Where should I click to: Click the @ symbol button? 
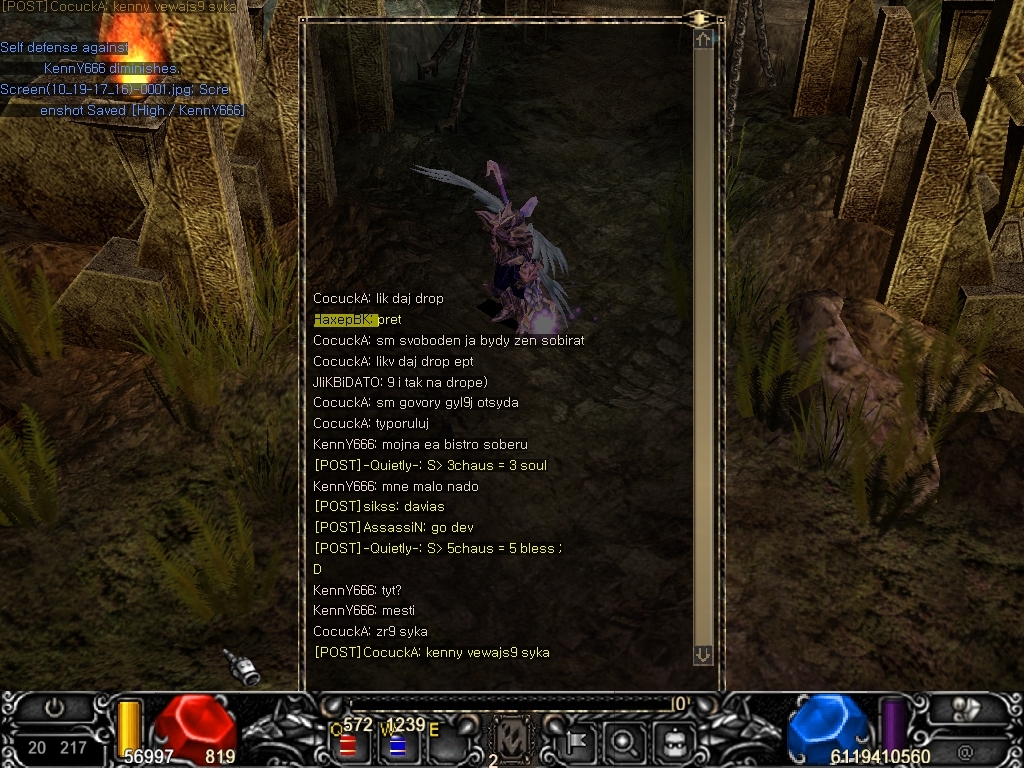coord(965,751)
